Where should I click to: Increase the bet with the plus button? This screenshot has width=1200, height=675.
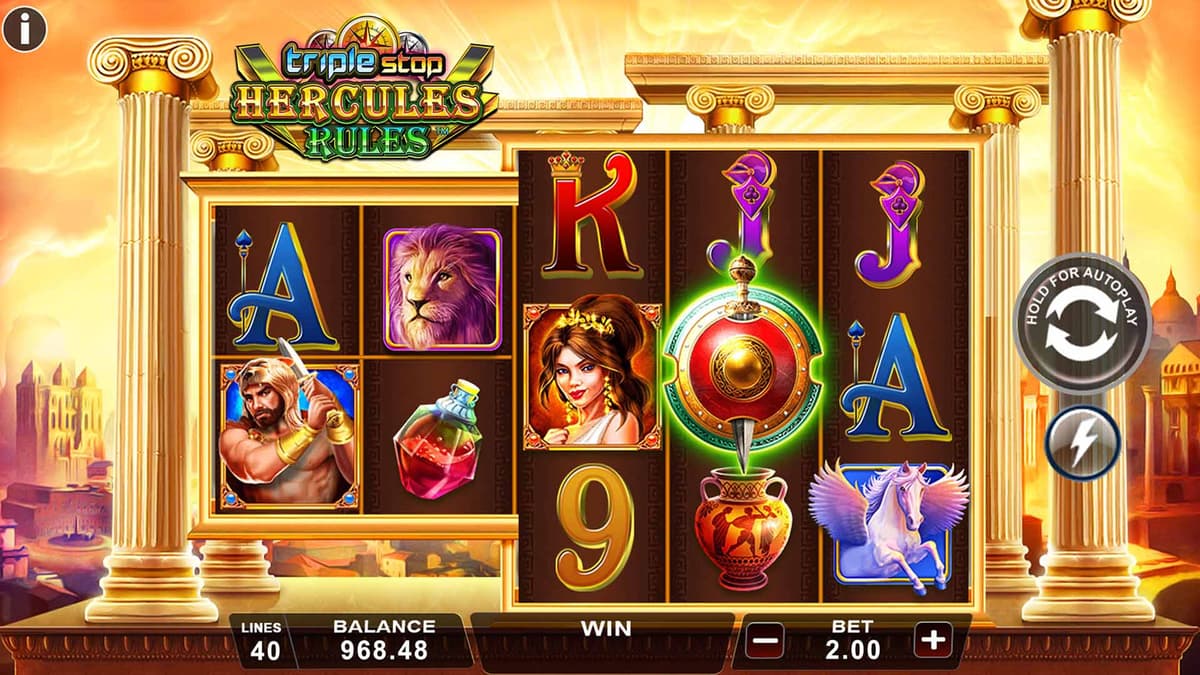932,639
